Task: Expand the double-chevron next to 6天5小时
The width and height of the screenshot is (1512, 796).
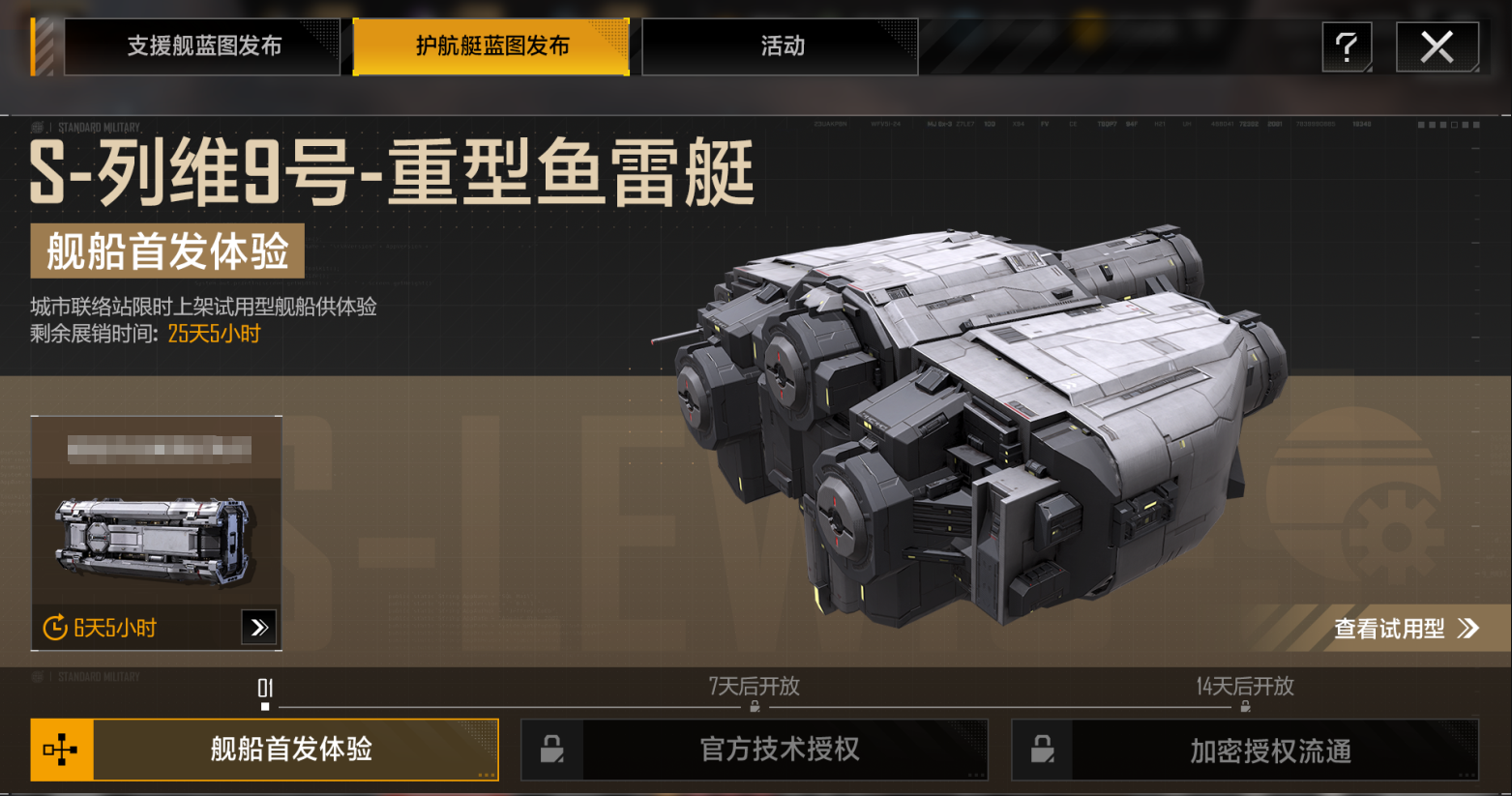Action: (x=258, y=627)
